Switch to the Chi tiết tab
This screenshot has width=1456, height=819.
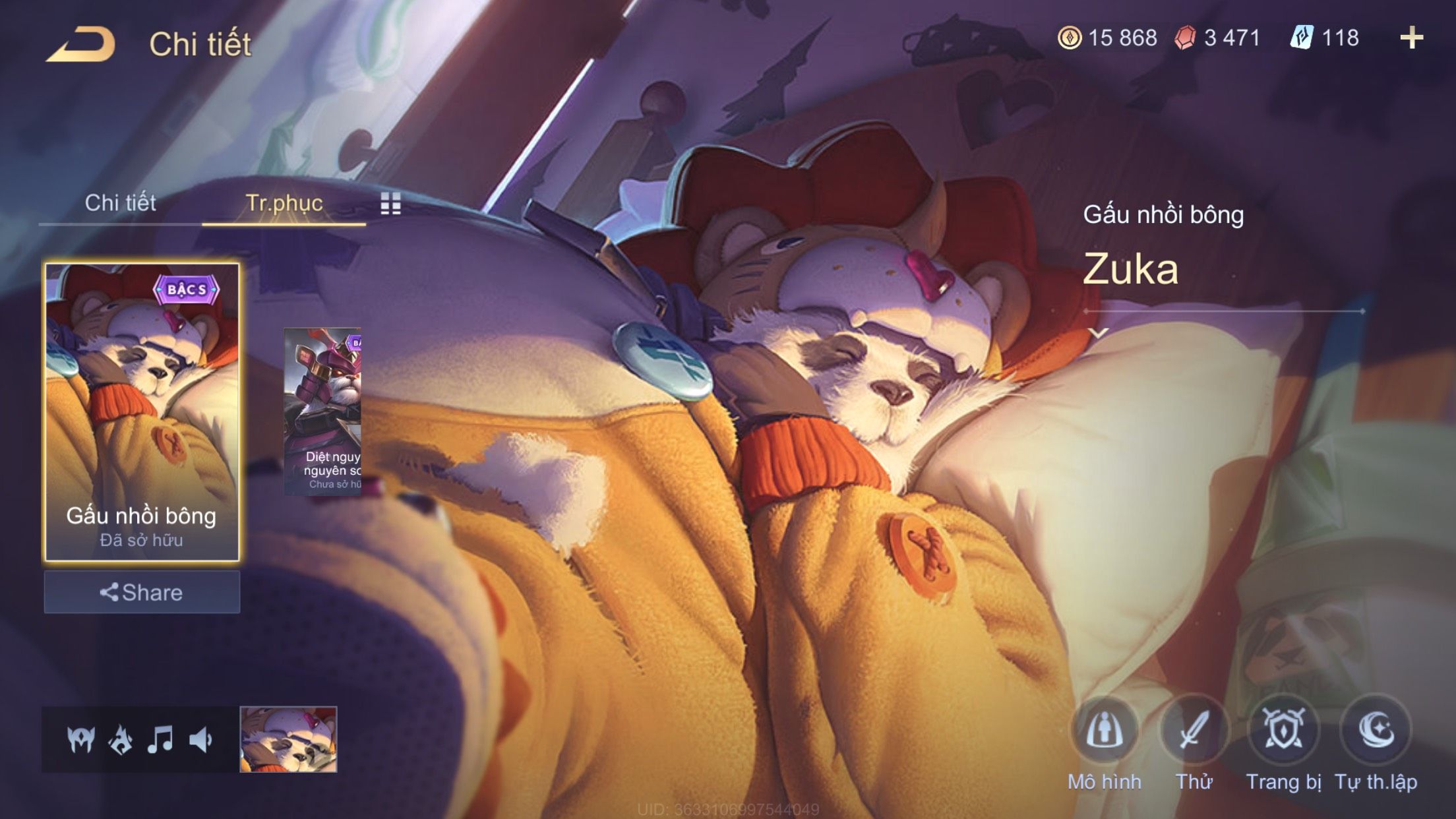tap(120, 203)
